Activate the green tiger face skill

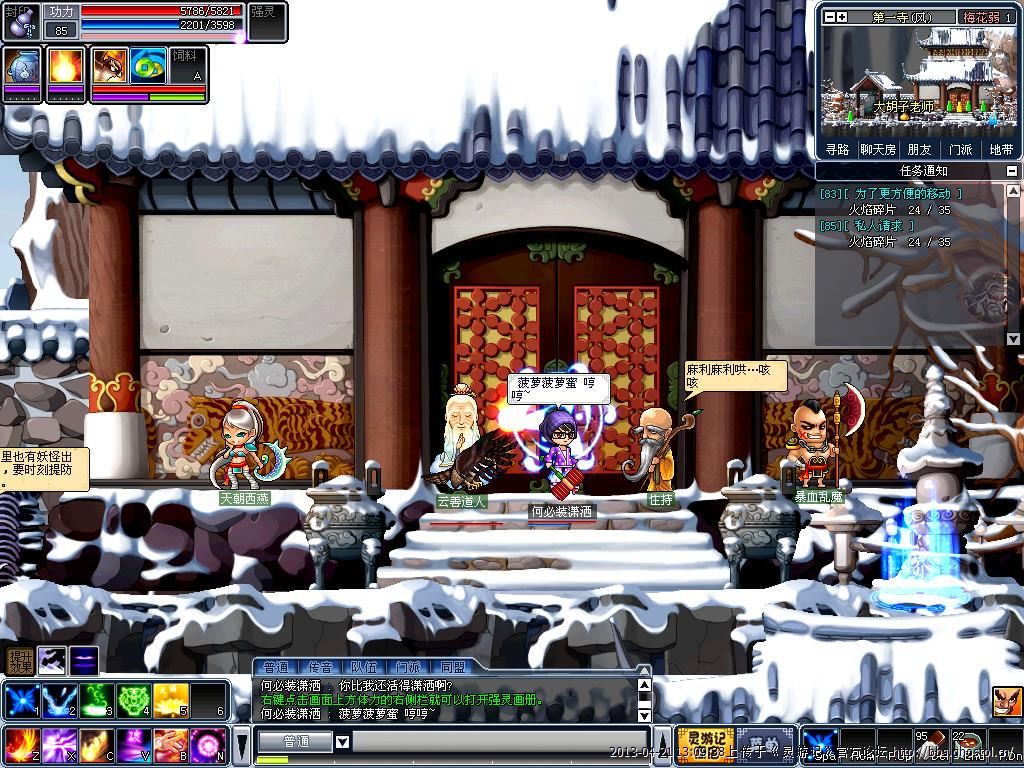[x=134, y=701]
